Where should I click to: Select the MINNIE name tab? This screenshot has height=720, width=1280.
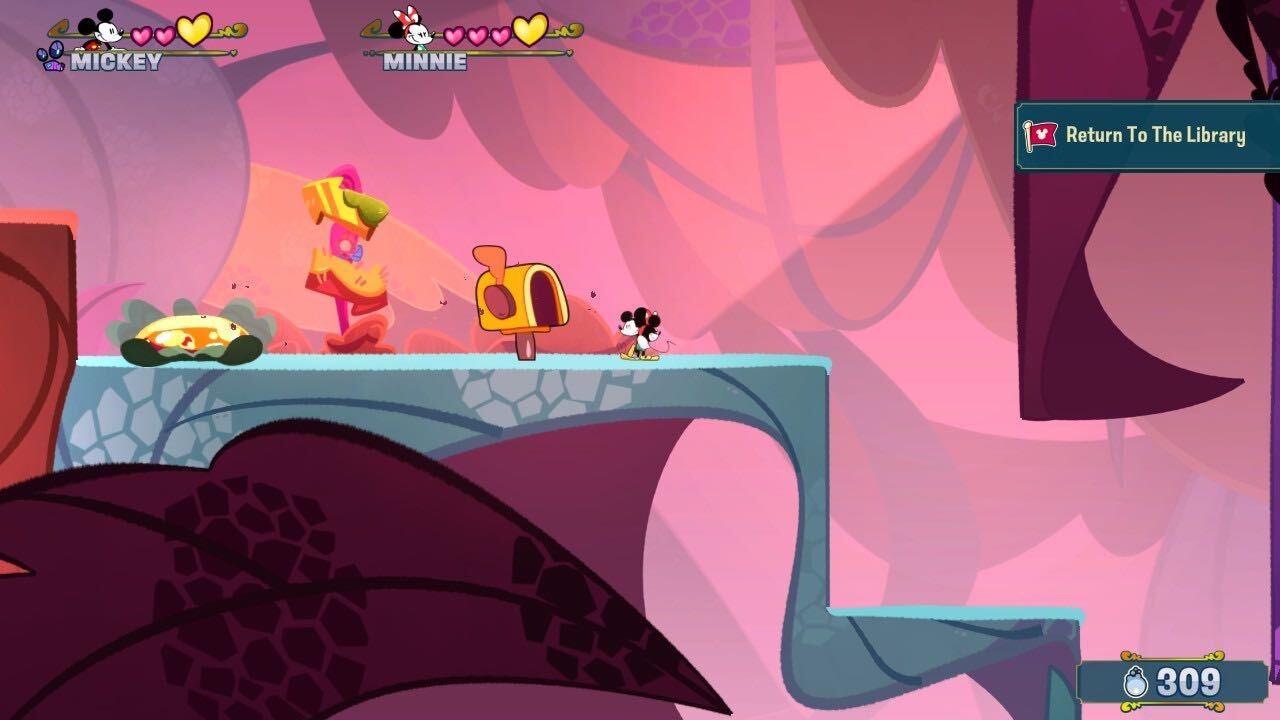(424, 58)
